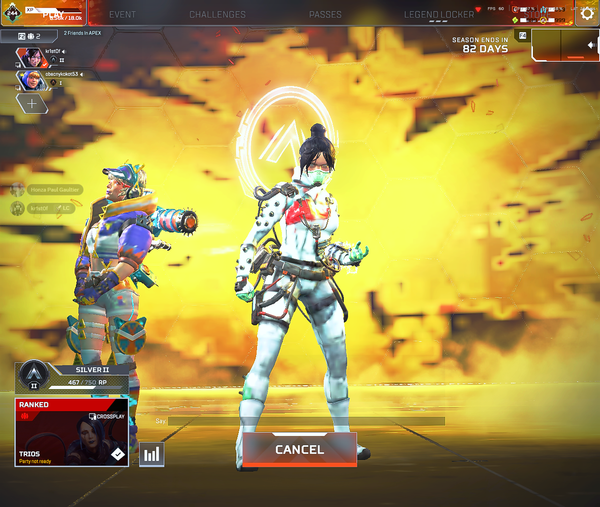Open the Silver II rank badge panel
Viewport: 600px width, 507px height.
(71, 376)
